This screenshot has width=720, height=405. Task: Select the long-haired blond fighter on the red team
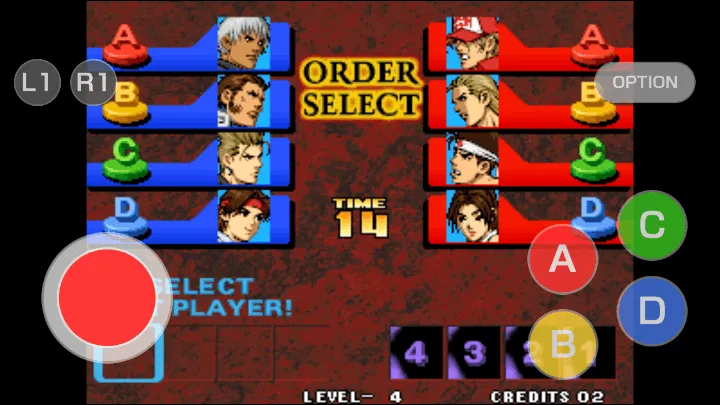click(472, 100)
